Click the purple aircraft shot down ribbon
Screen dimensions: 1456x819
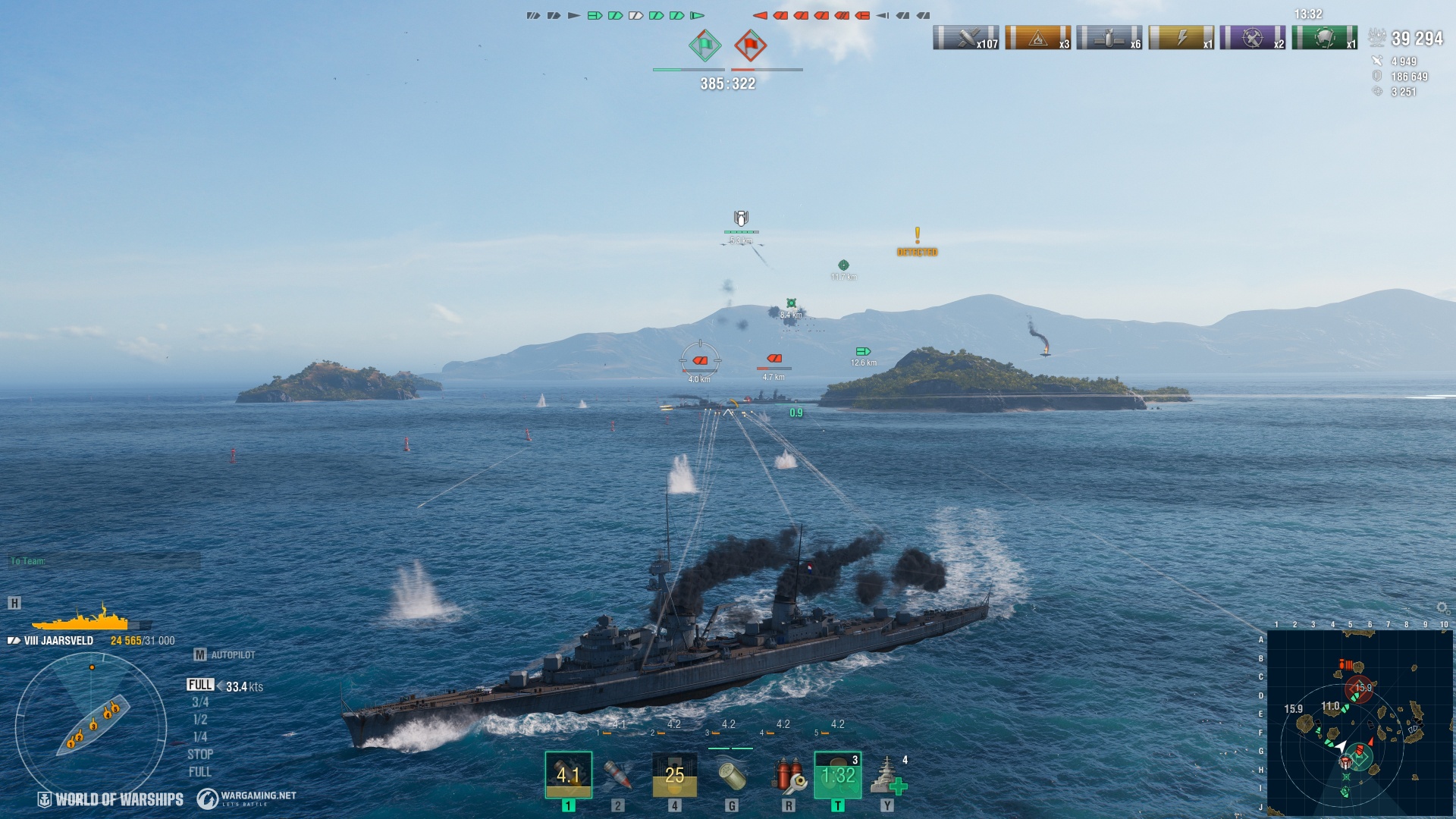point(1253,37)
